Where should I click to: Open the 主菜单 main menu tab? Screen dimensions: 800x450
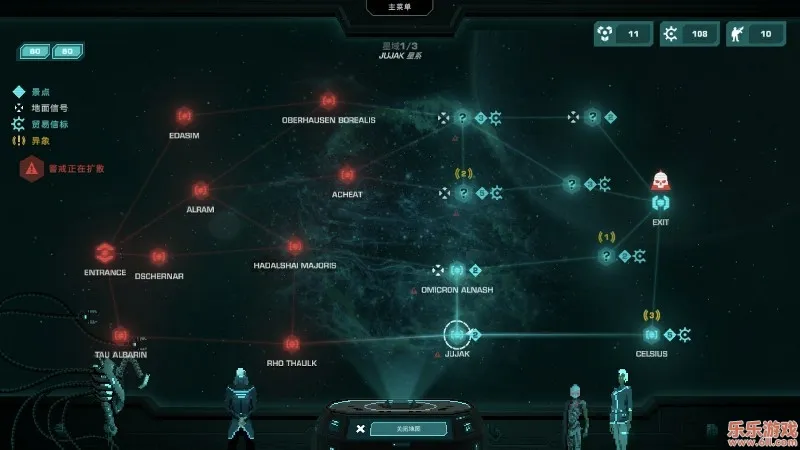(400, 8)
